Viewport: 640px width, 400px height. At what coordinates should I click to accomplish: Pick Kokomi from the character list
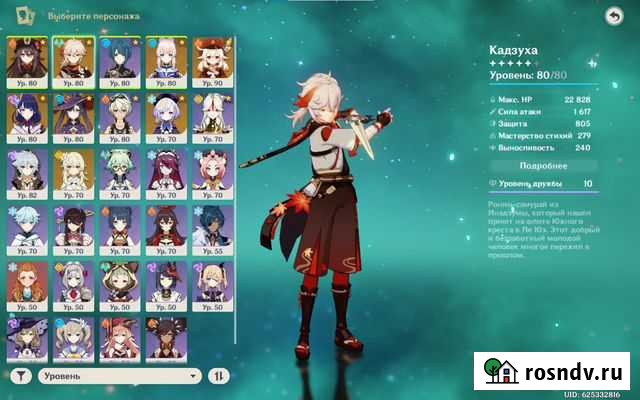click(x=162, y=60)
